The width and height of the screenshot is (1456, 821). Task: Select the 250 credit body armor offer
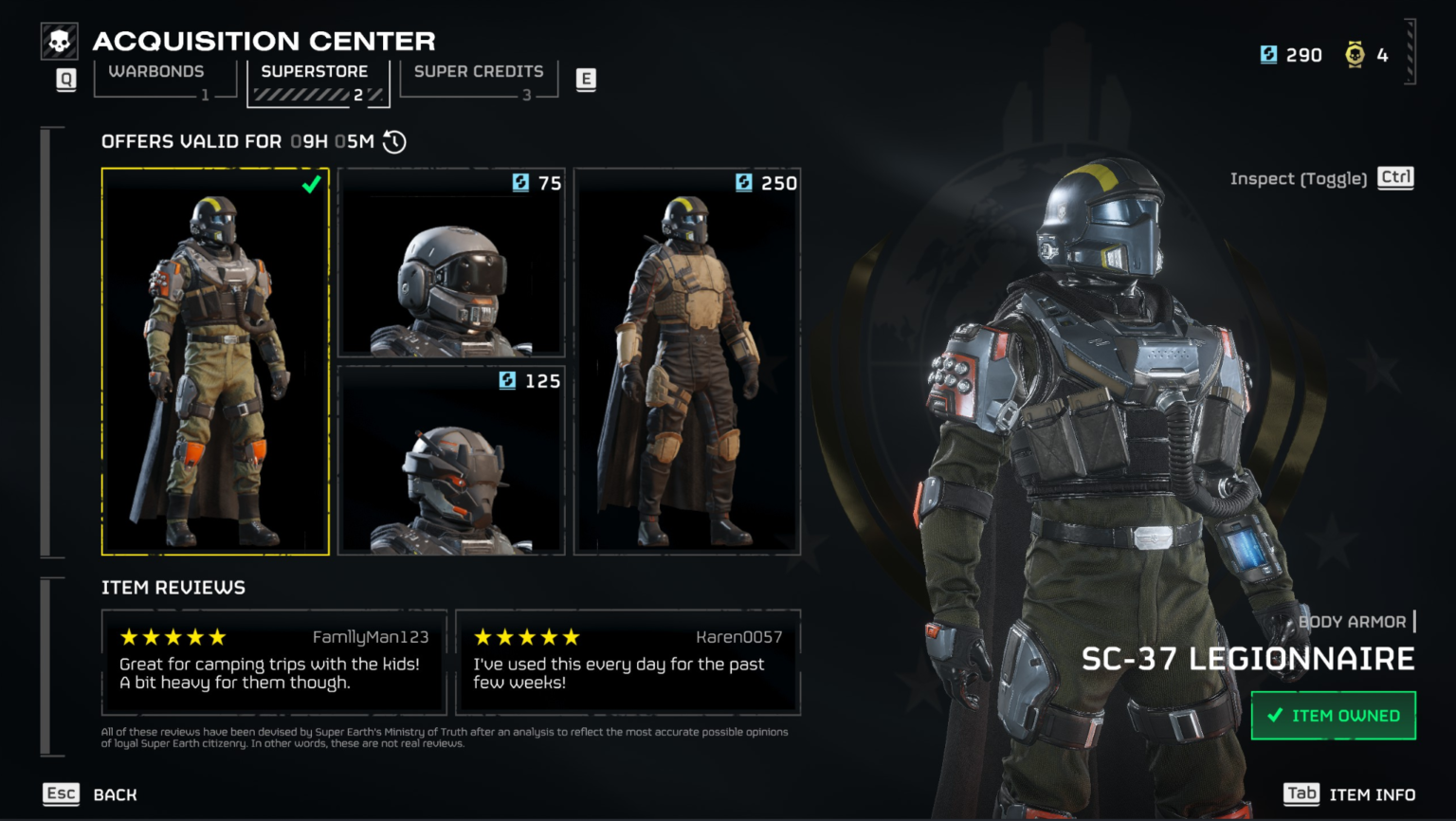pyautogui.click(x=687, y=361)
